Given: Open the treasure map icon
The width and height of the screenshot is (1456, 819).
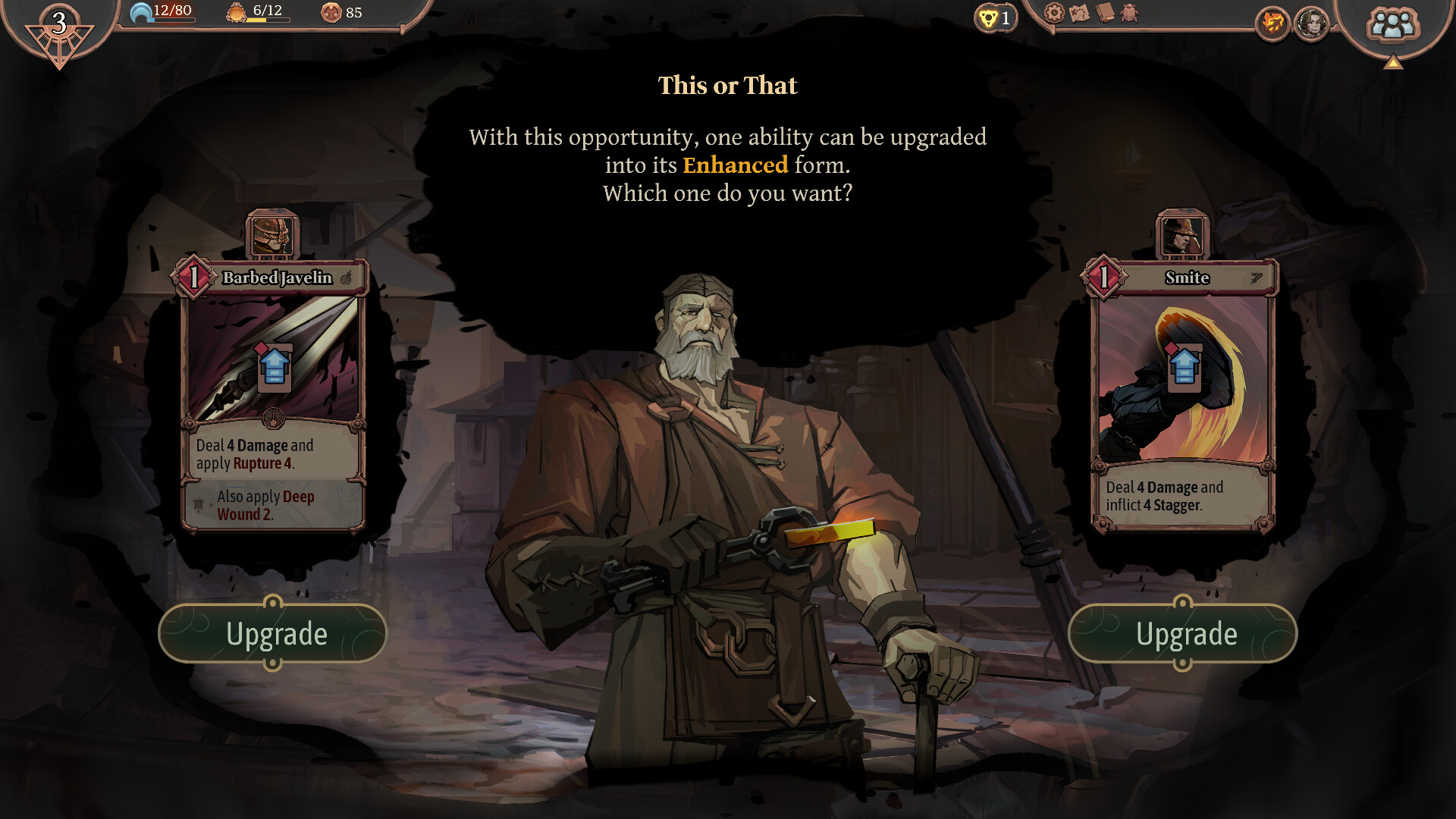Looking at the screenshot, I should click(x=1079, y=13).
